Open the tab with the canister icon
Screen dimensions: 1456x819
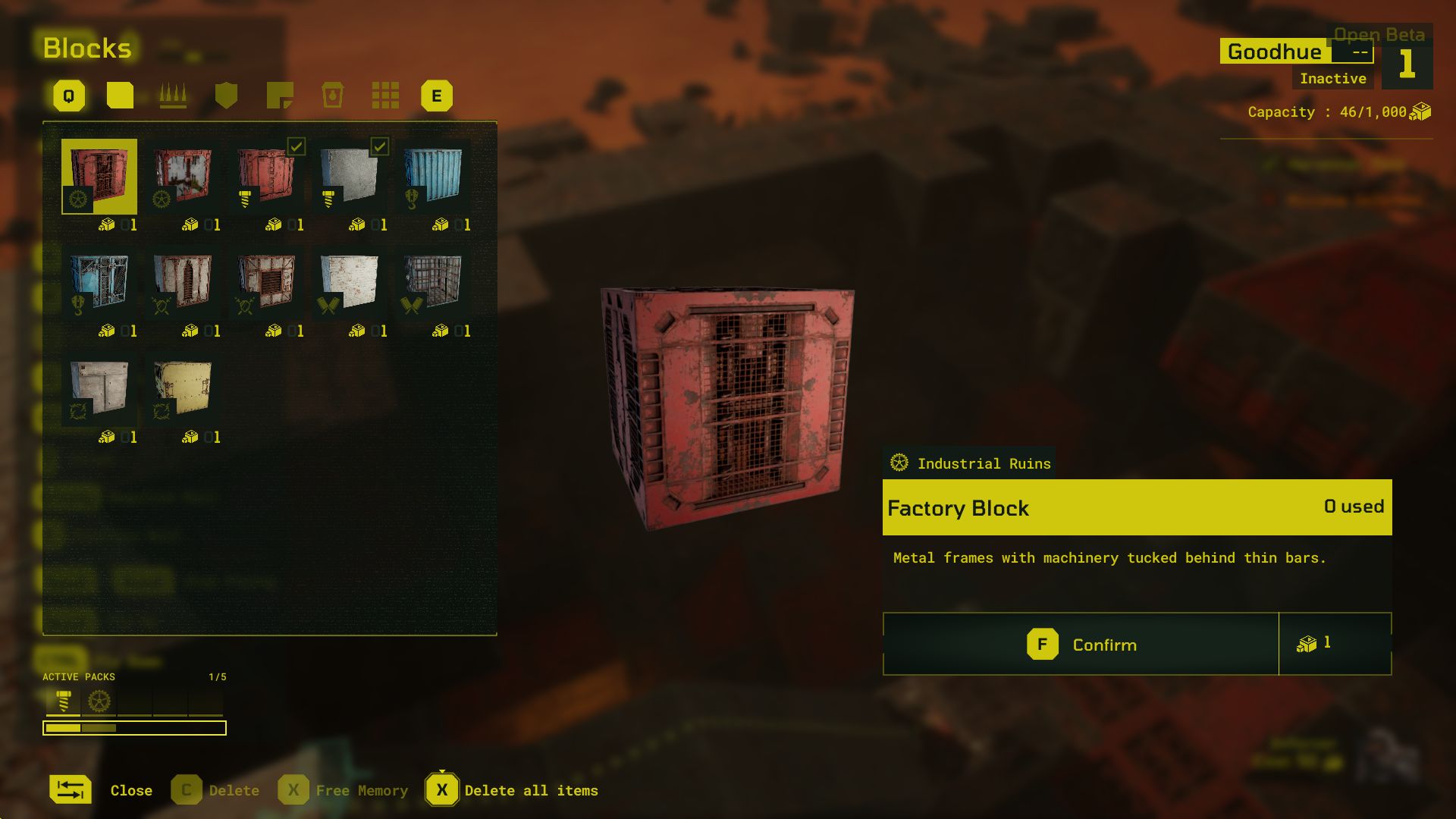click(x=332, y=96)
